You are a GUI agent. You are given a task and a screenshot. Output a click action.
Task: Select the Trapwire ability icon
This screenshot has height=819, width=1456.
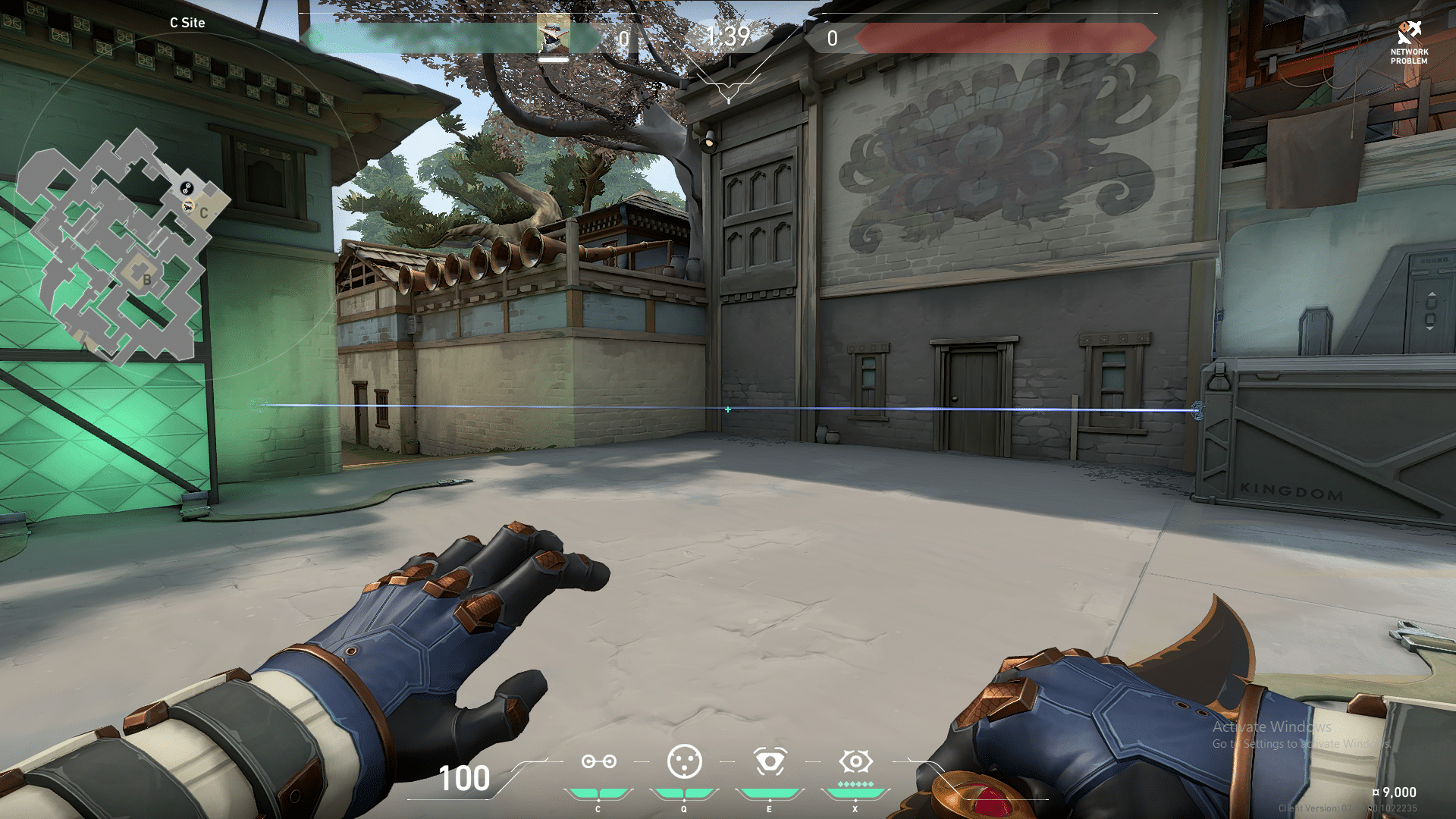pos(598,761)
